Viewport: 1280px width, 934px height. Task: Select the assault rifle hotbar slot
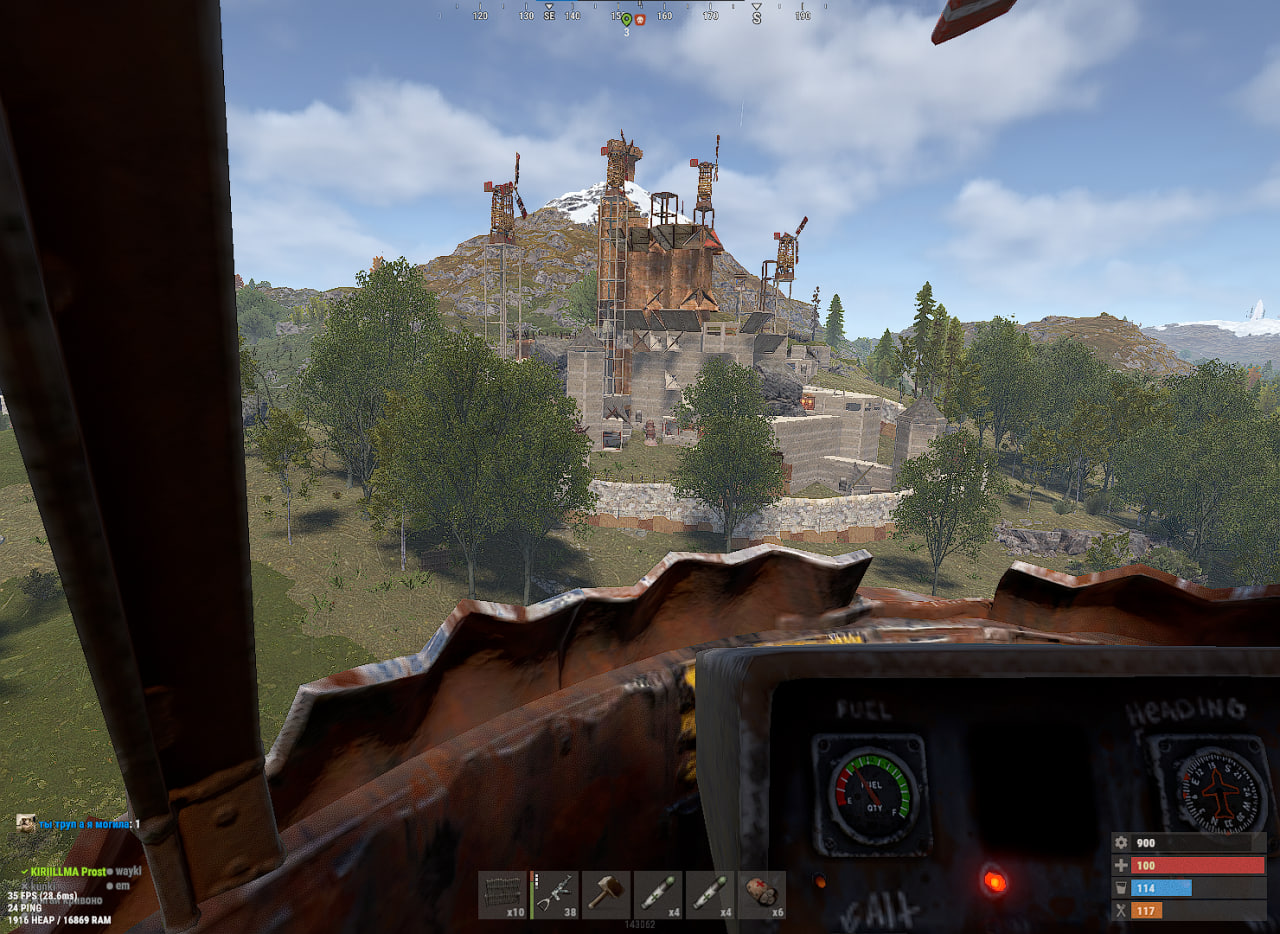554,894
